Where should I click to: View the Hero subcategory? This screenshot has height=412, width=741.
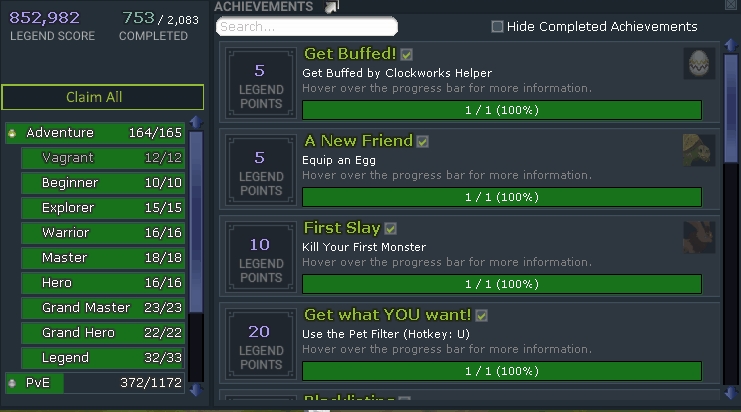(103, 283)
